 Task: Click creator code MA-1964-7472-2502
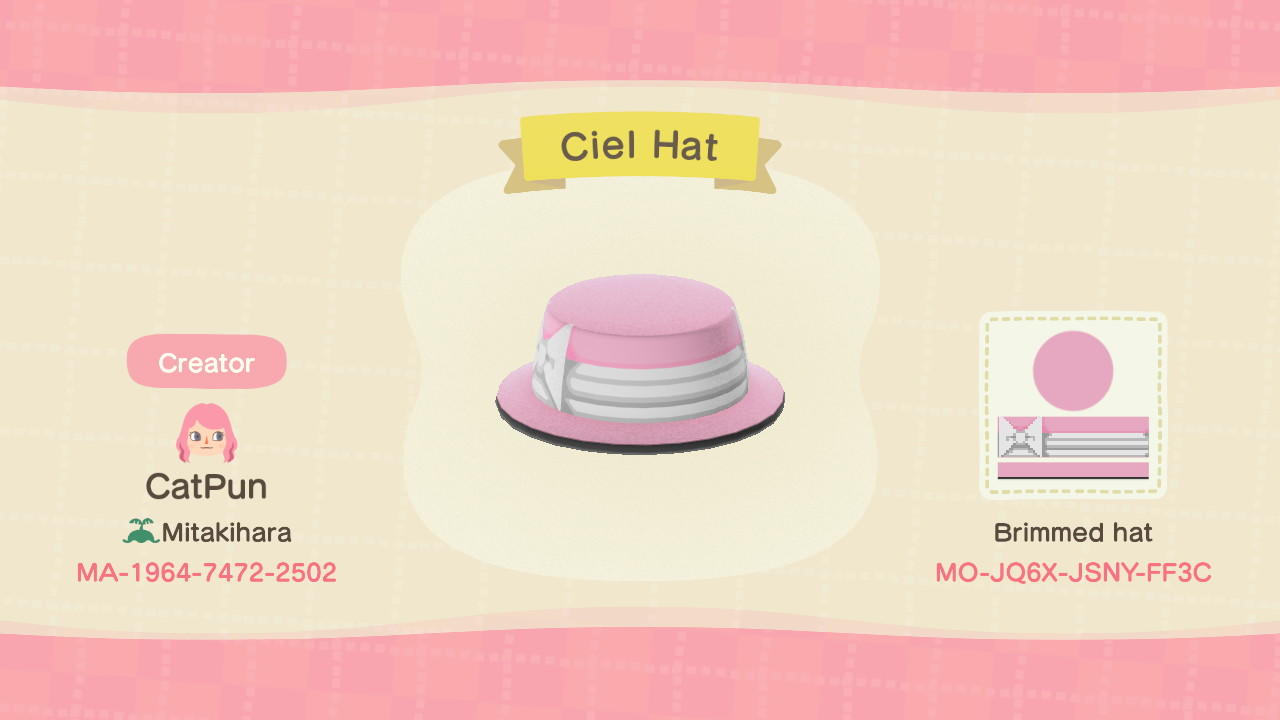(x=206, y=572)
